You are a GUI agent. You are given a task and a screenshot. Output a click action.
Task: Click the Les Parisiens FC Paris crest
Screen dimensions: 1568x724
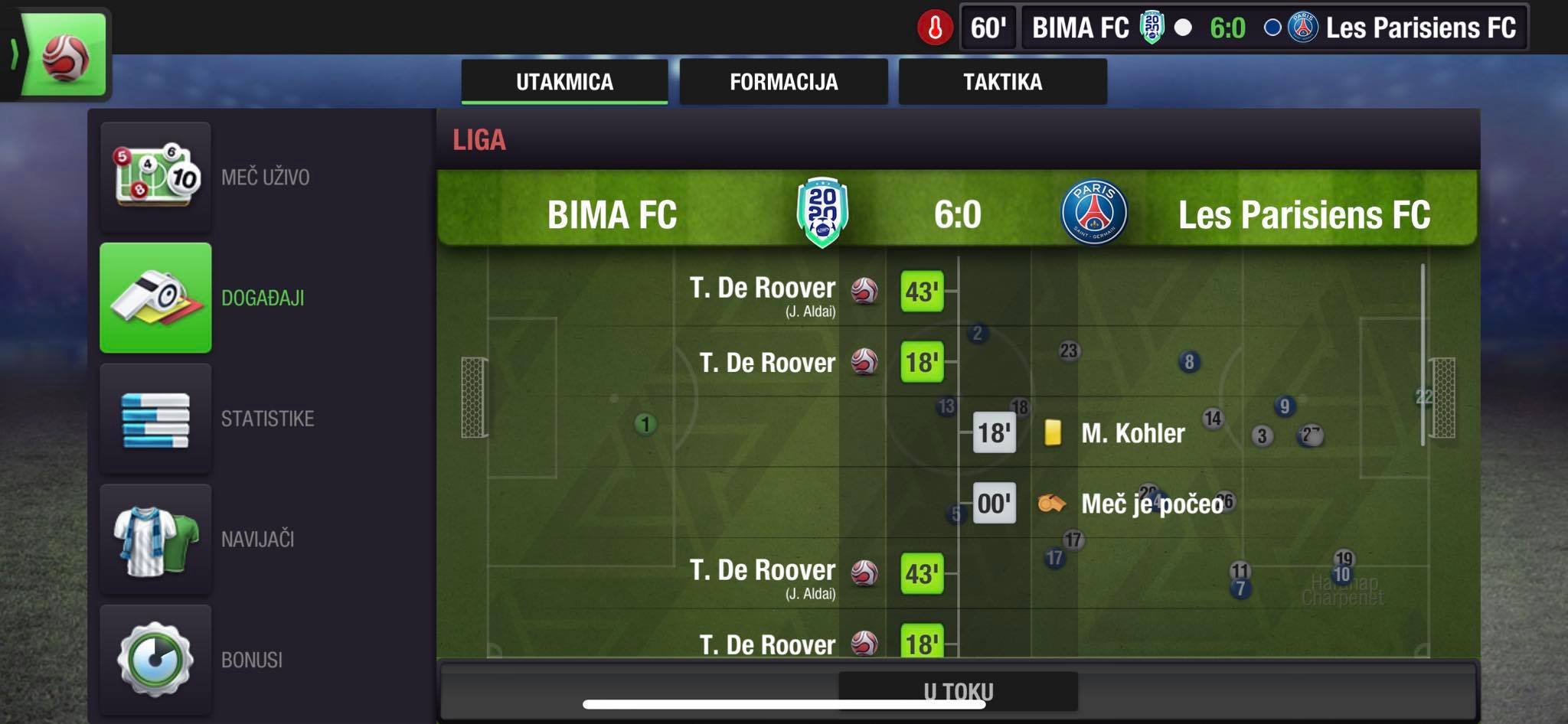coord(1093,213)
